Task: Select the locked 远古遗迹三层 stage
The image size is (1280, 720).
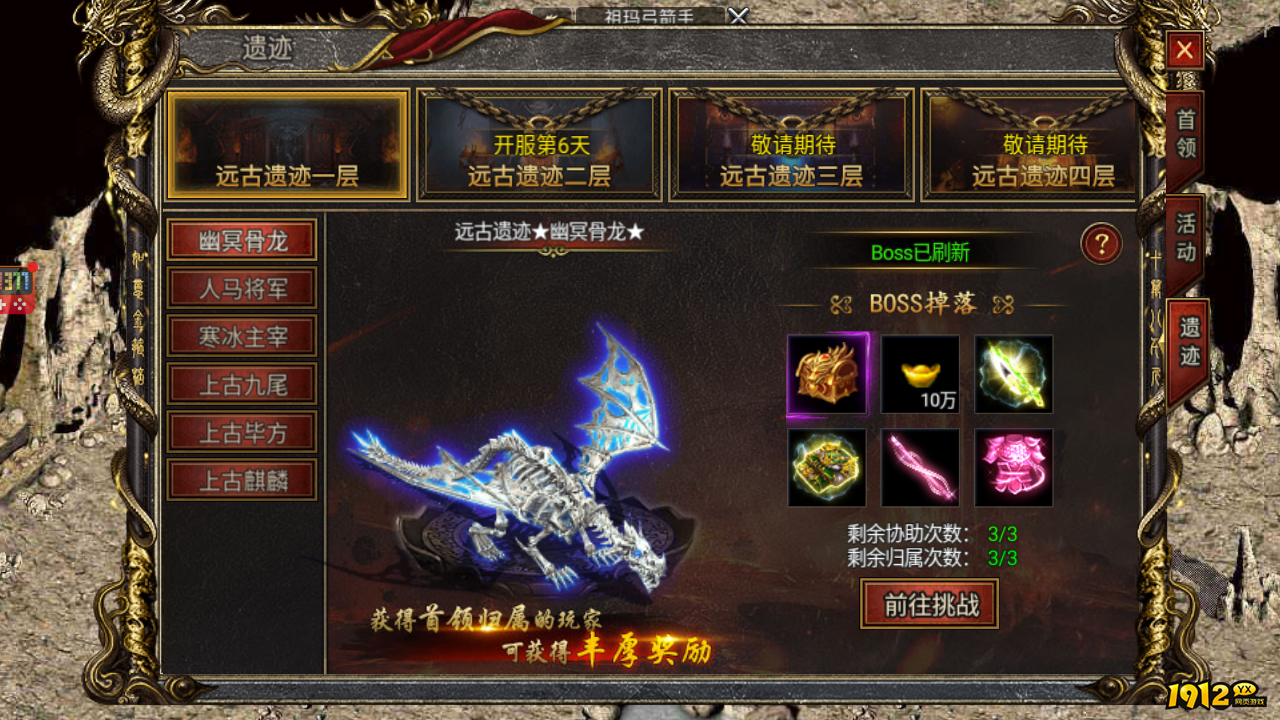Action: [790, 143]
